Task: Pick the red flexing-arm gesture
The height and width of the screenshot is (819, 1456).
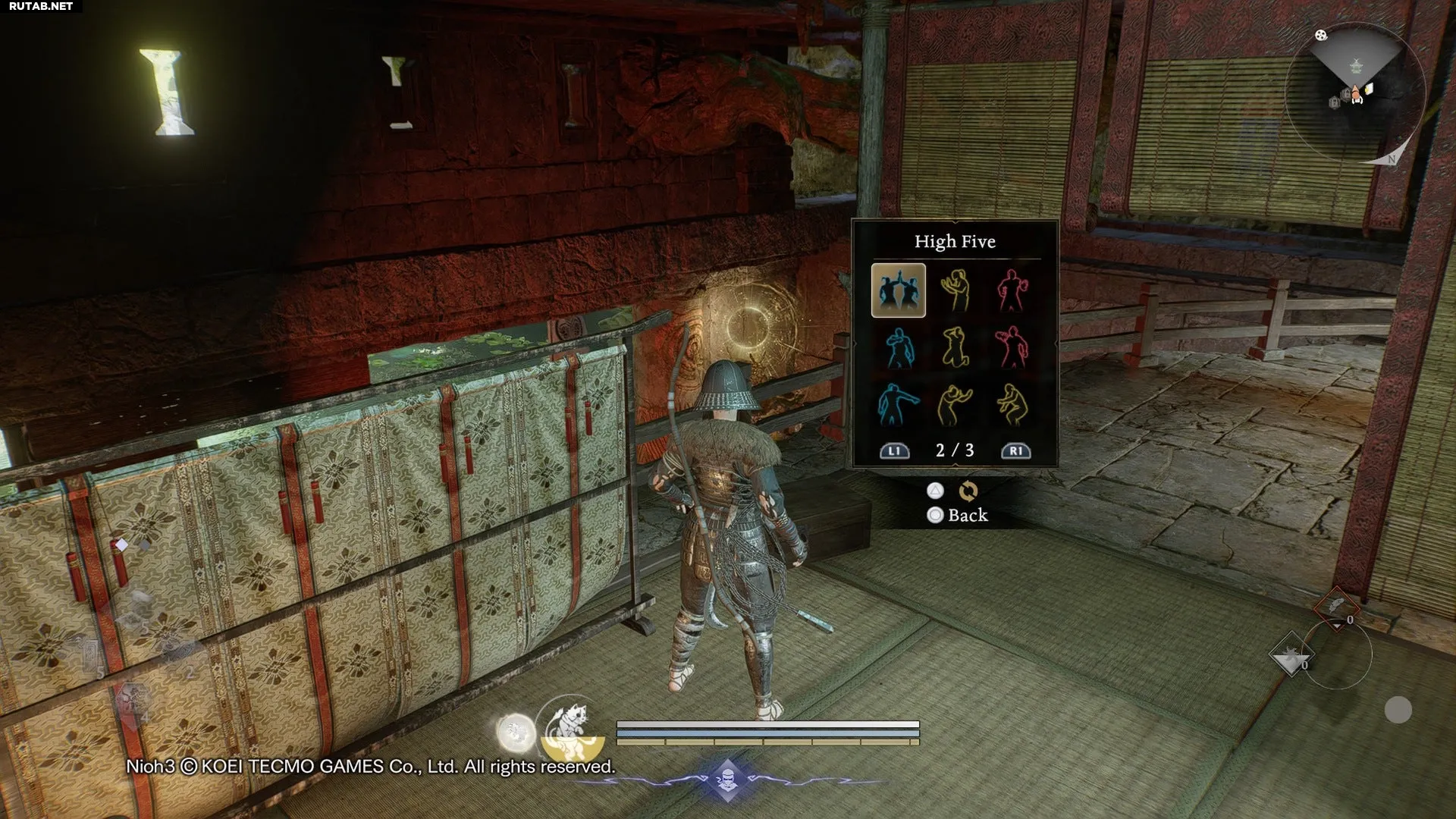Action: tap(1012, 290)
